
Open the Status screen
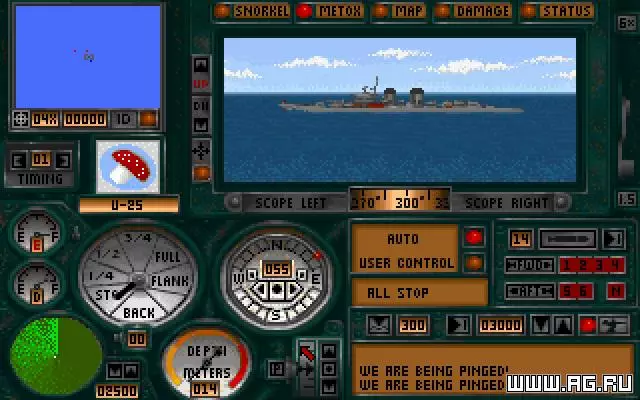tap(560, 12)
